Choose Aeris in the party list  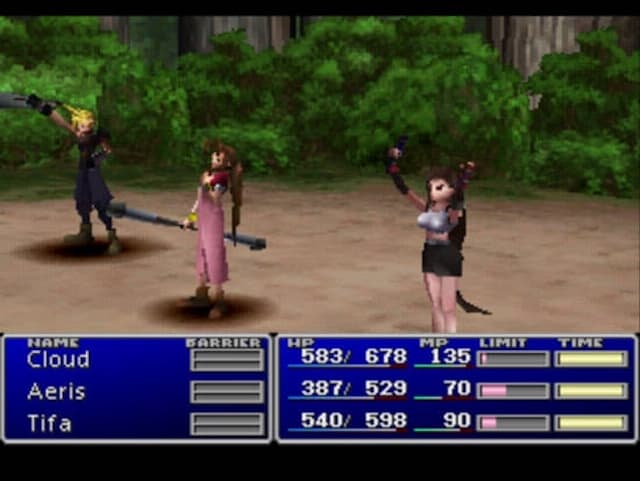[56, 391]
